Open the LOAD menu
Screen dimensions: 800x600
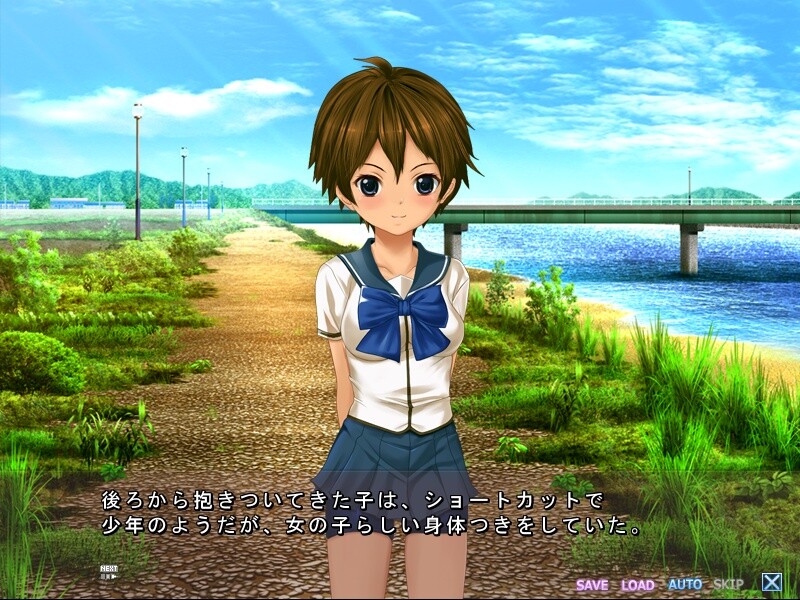click(637, 584)
